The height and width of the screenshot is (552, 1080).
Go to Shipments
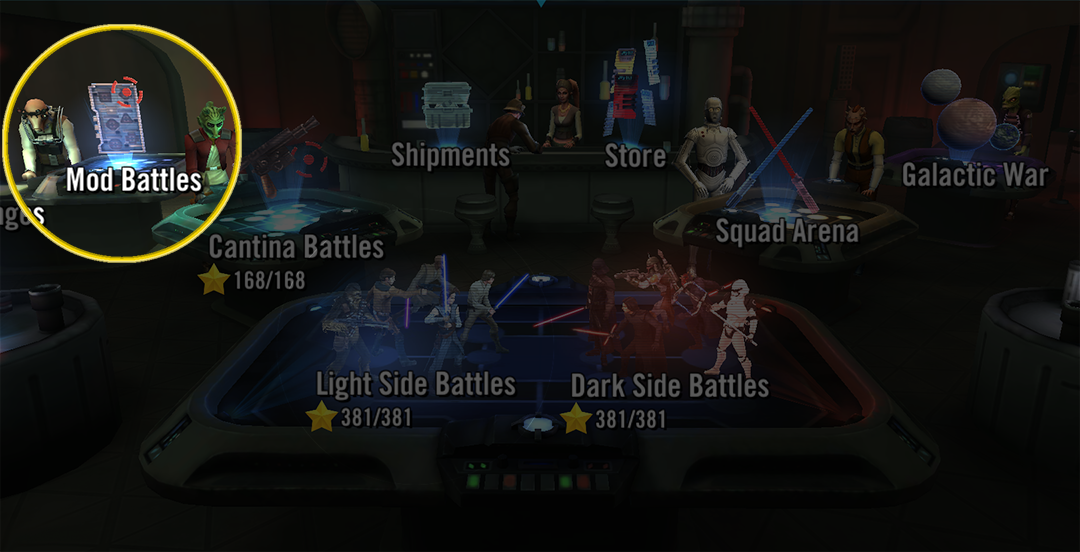click(450, 155)
